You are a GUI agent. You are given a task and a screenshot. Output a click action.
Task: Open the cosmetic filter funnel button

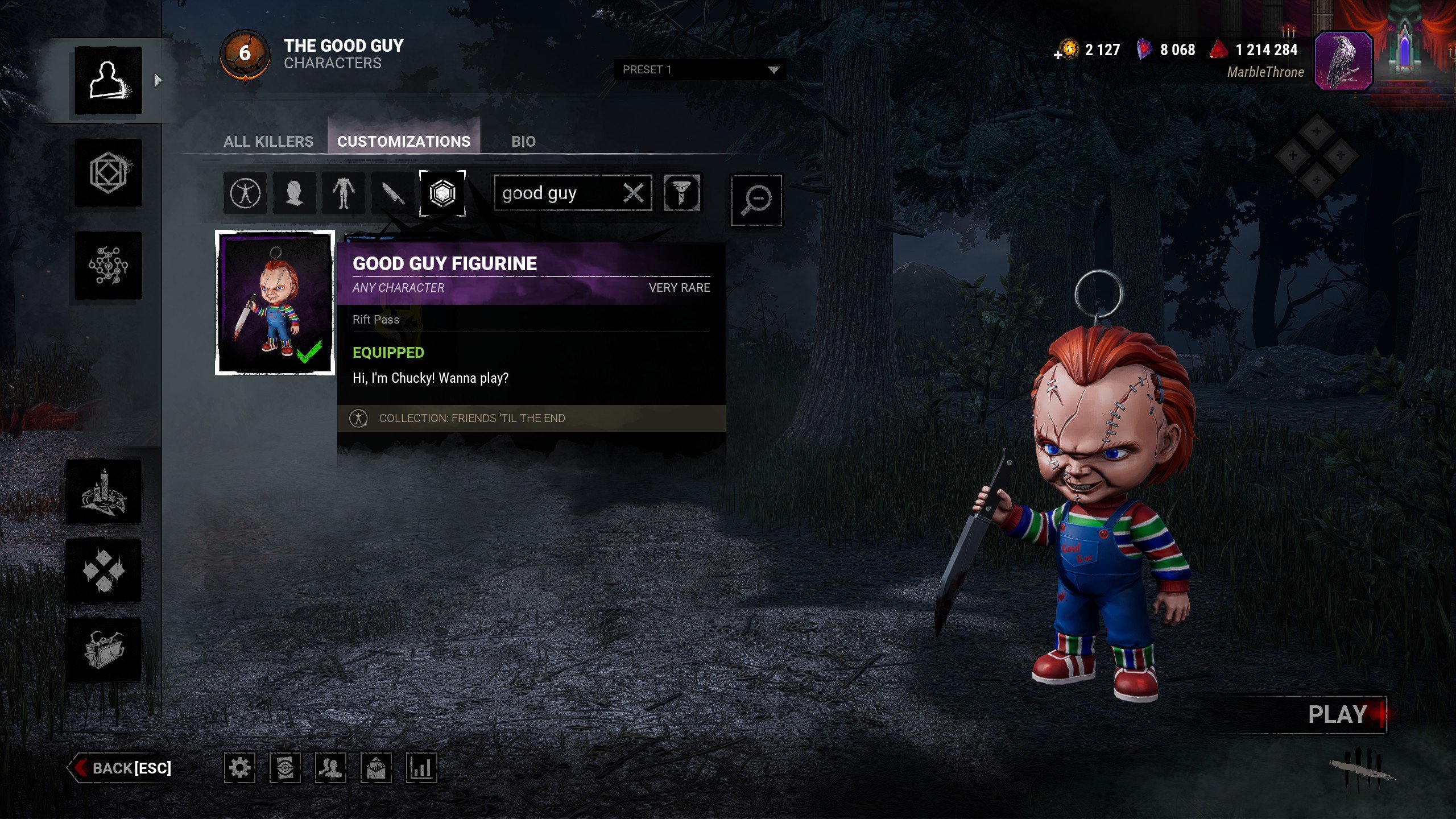coord(682,193)
